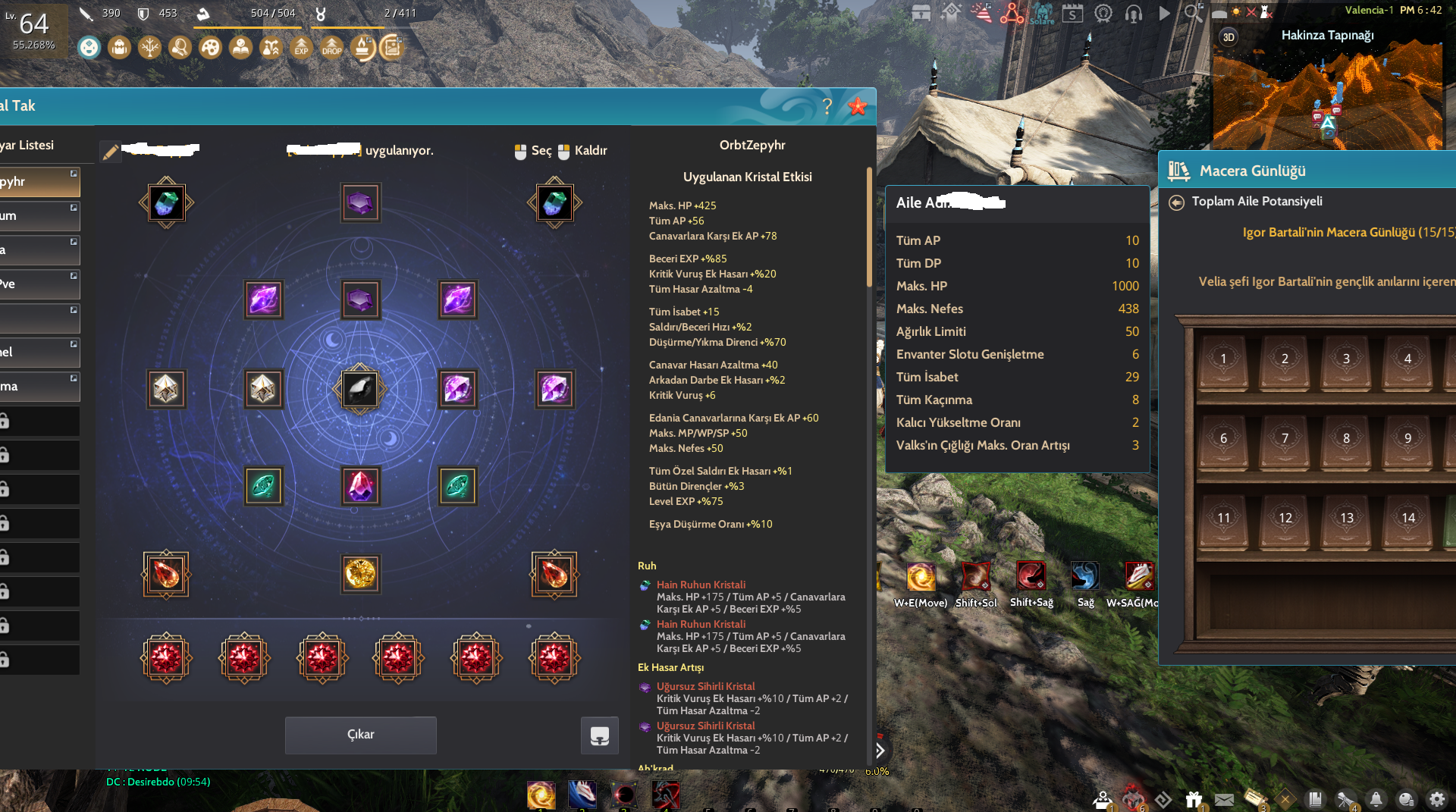Open the settings gear icon
Screen dimensions: 1456x812
click(1437, 799)
